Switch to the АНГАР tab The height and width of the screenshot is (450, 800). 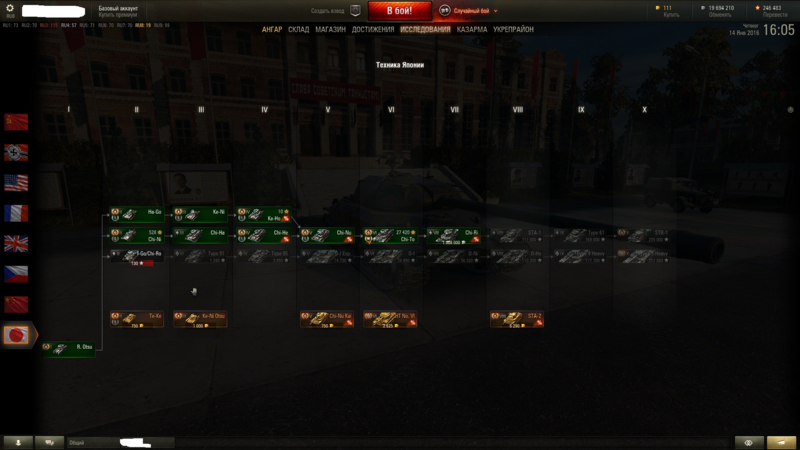click(x=272, y=30)
